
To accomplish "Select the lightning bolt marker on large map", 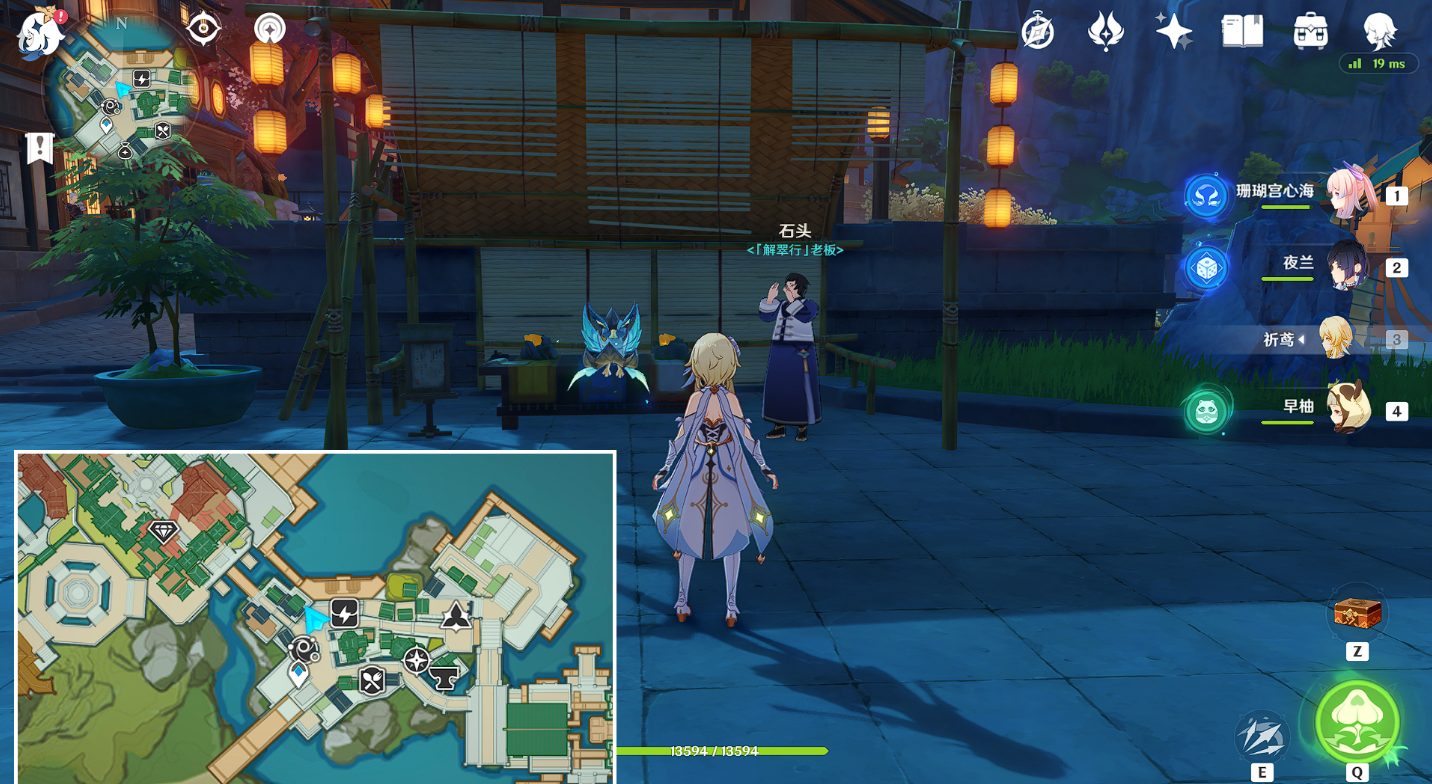I will click(345, 613).
